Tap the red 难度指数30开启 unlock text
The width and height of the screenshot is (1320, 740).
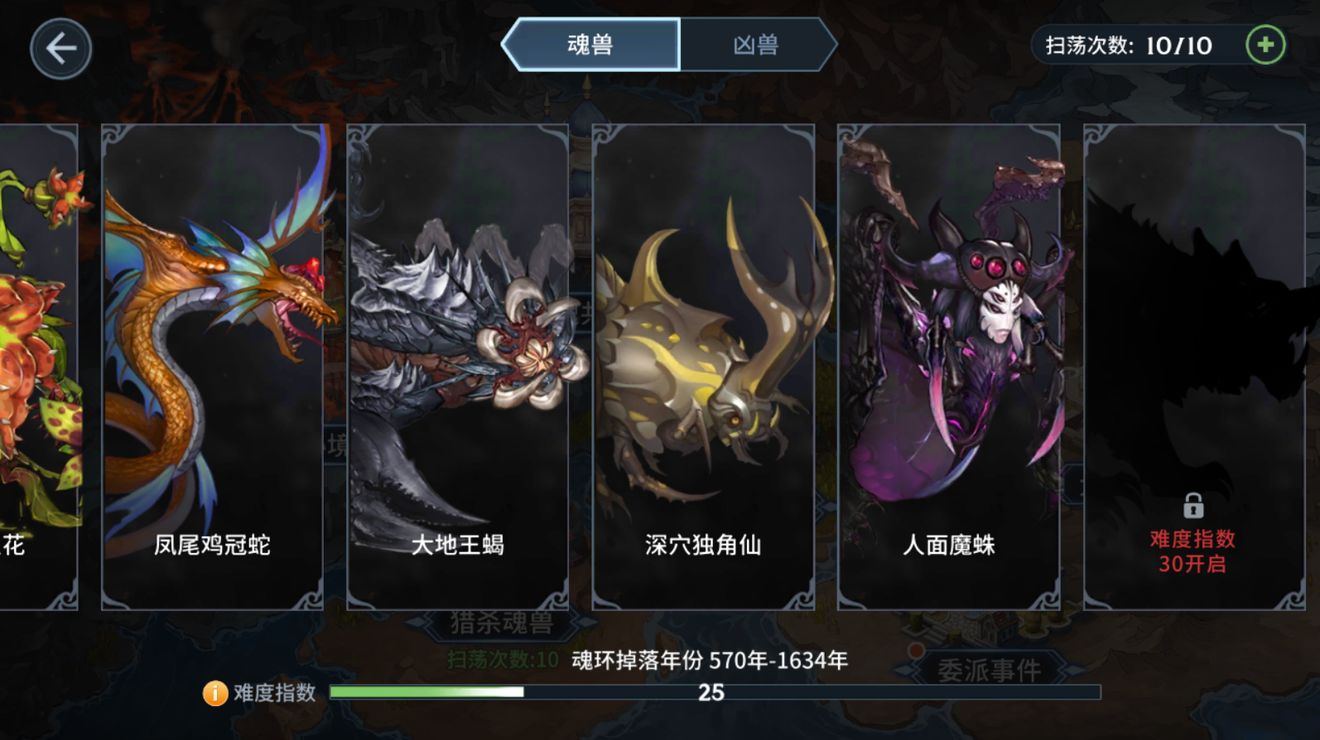tap(1193, 550)
